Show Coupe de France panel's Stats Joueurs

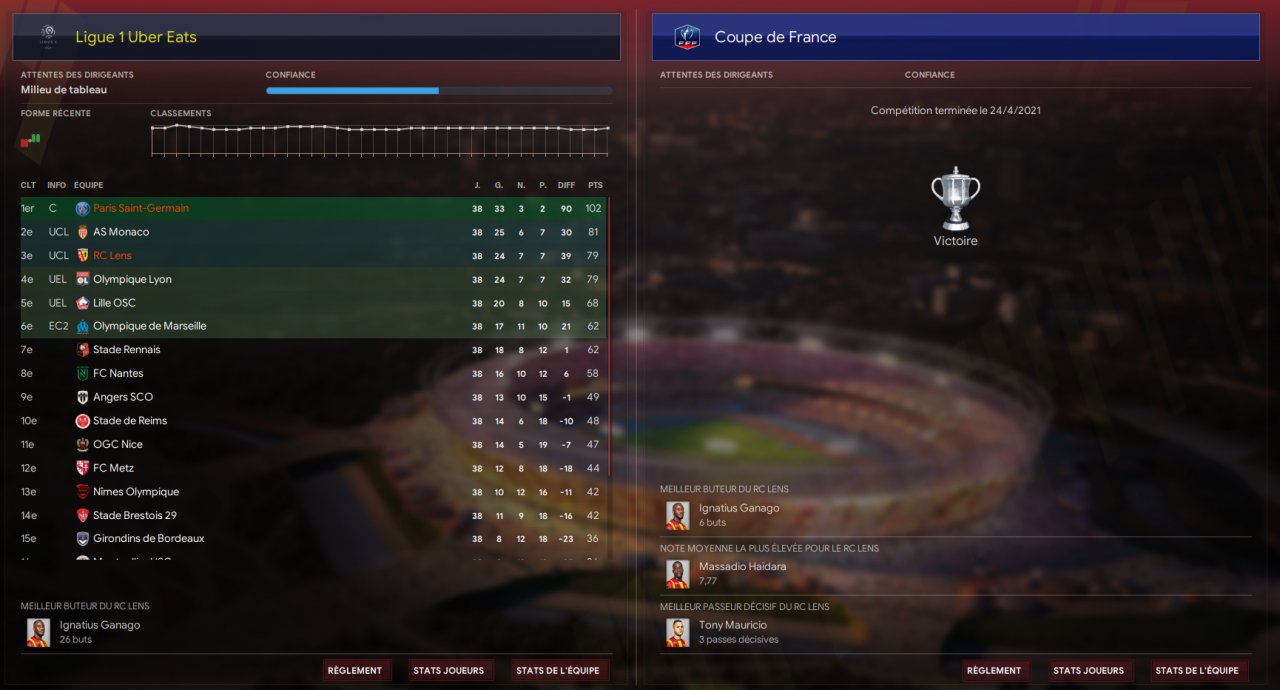click(1088, 670)
